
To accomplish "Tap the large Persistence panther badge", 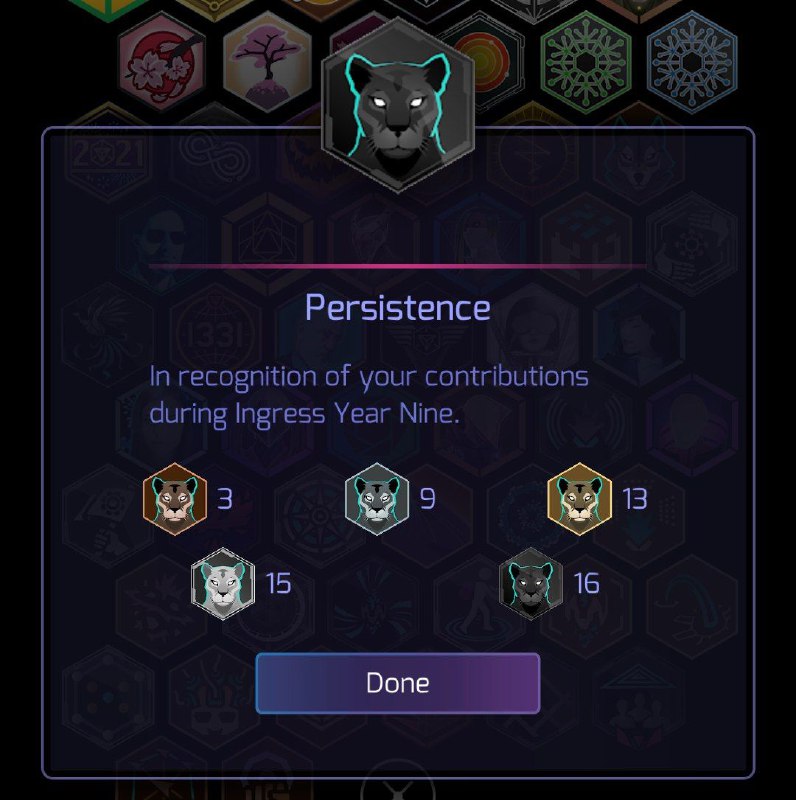I will pos(398,105).
